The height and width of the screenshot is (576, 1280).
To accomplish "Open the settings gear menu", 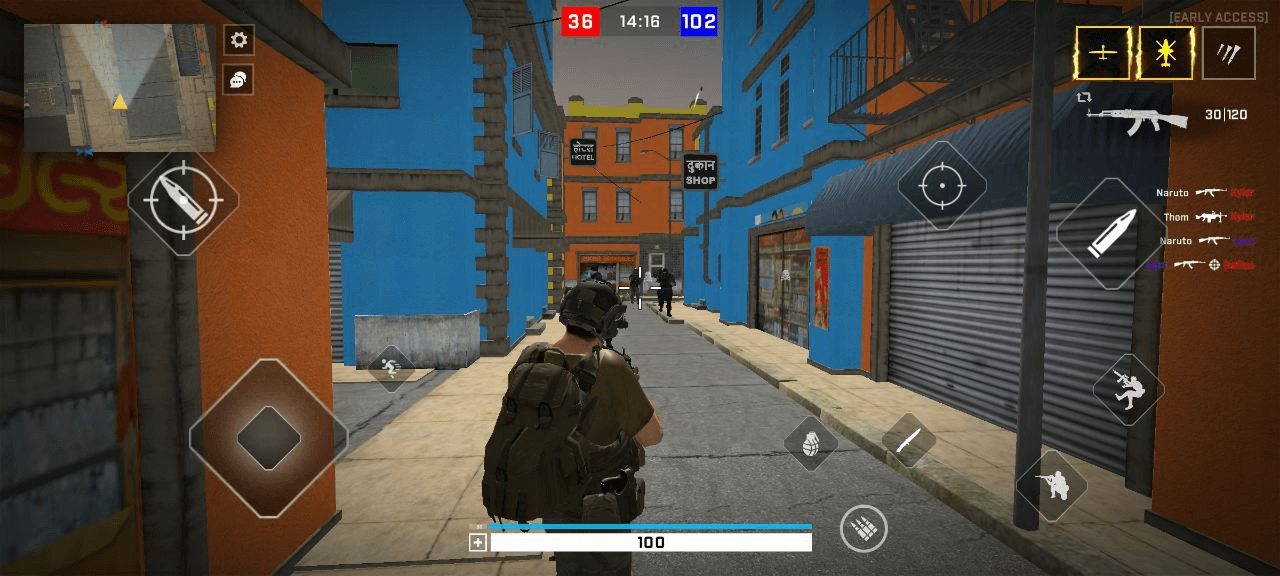I will tap(238, 40).
